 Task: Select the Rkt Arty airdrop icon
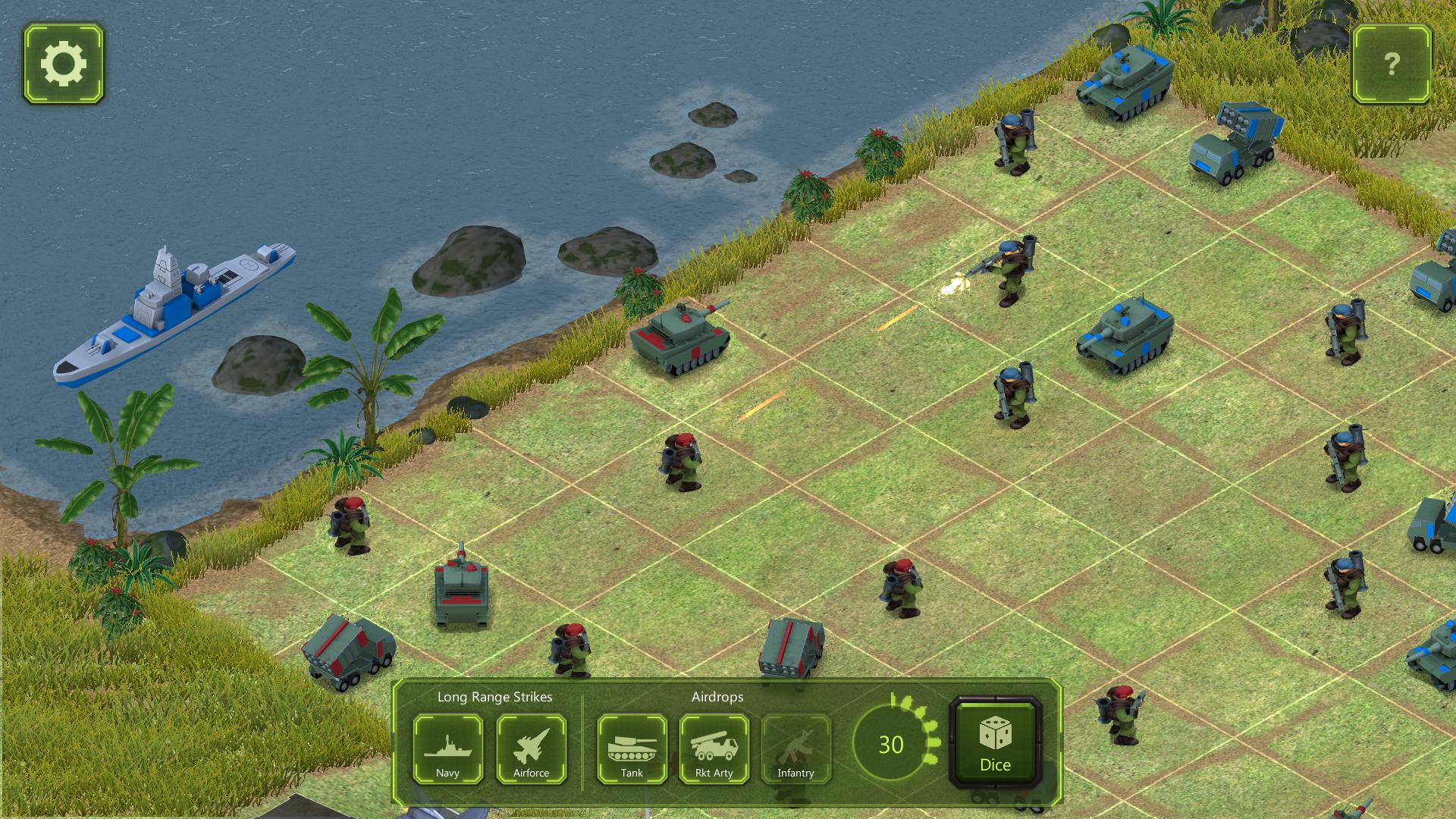click(714, 750)
